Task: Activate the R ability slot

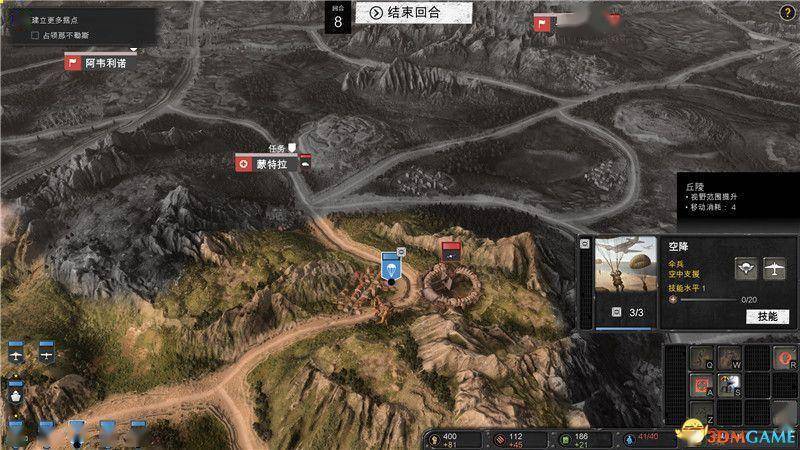Action: click(x=785, y=359)
